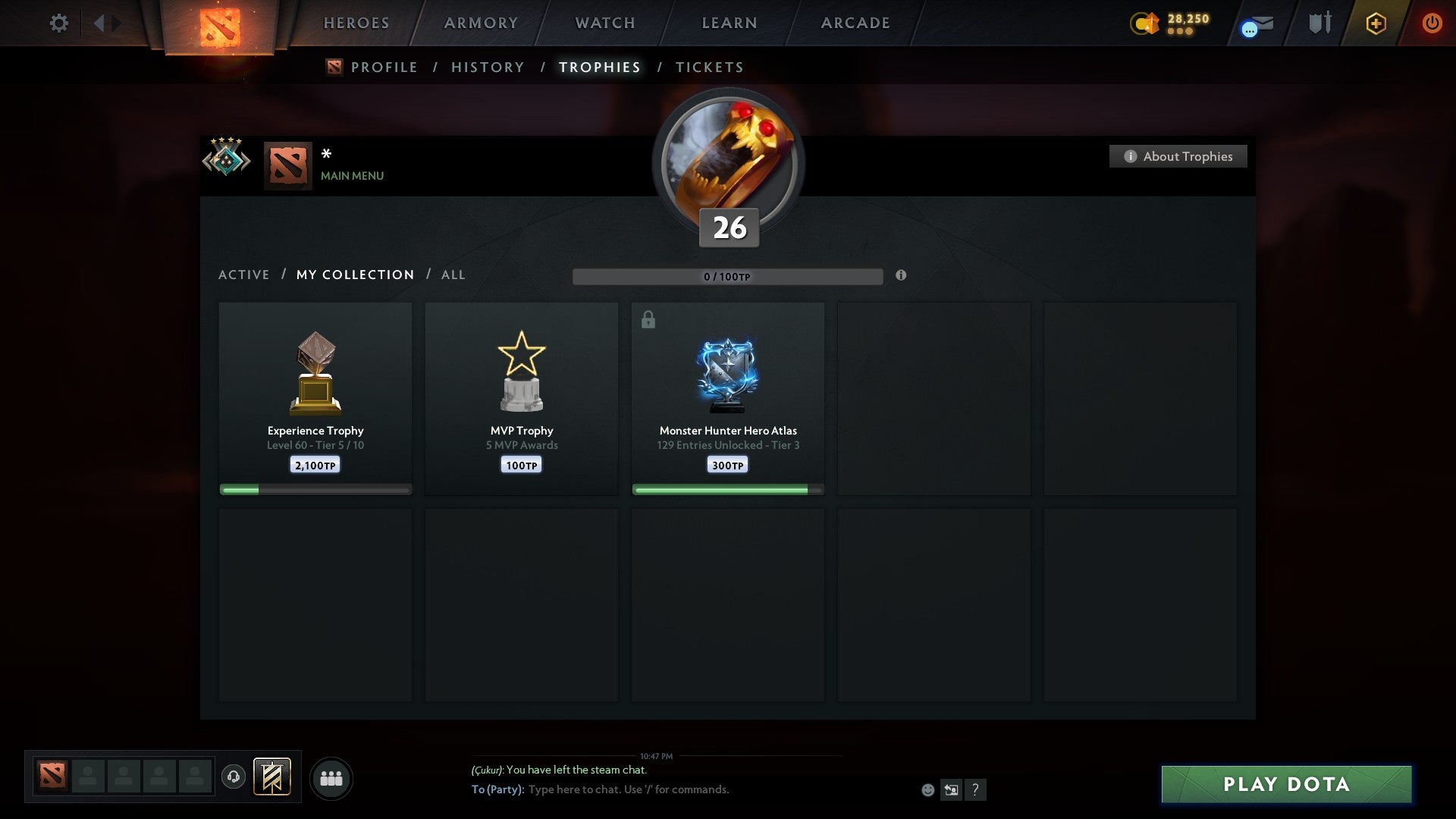This screenshot has width=1456, height=819.
Task: Select the ACTIVE trophies filter
Action: pyautogui.click(x=244, y=275)
